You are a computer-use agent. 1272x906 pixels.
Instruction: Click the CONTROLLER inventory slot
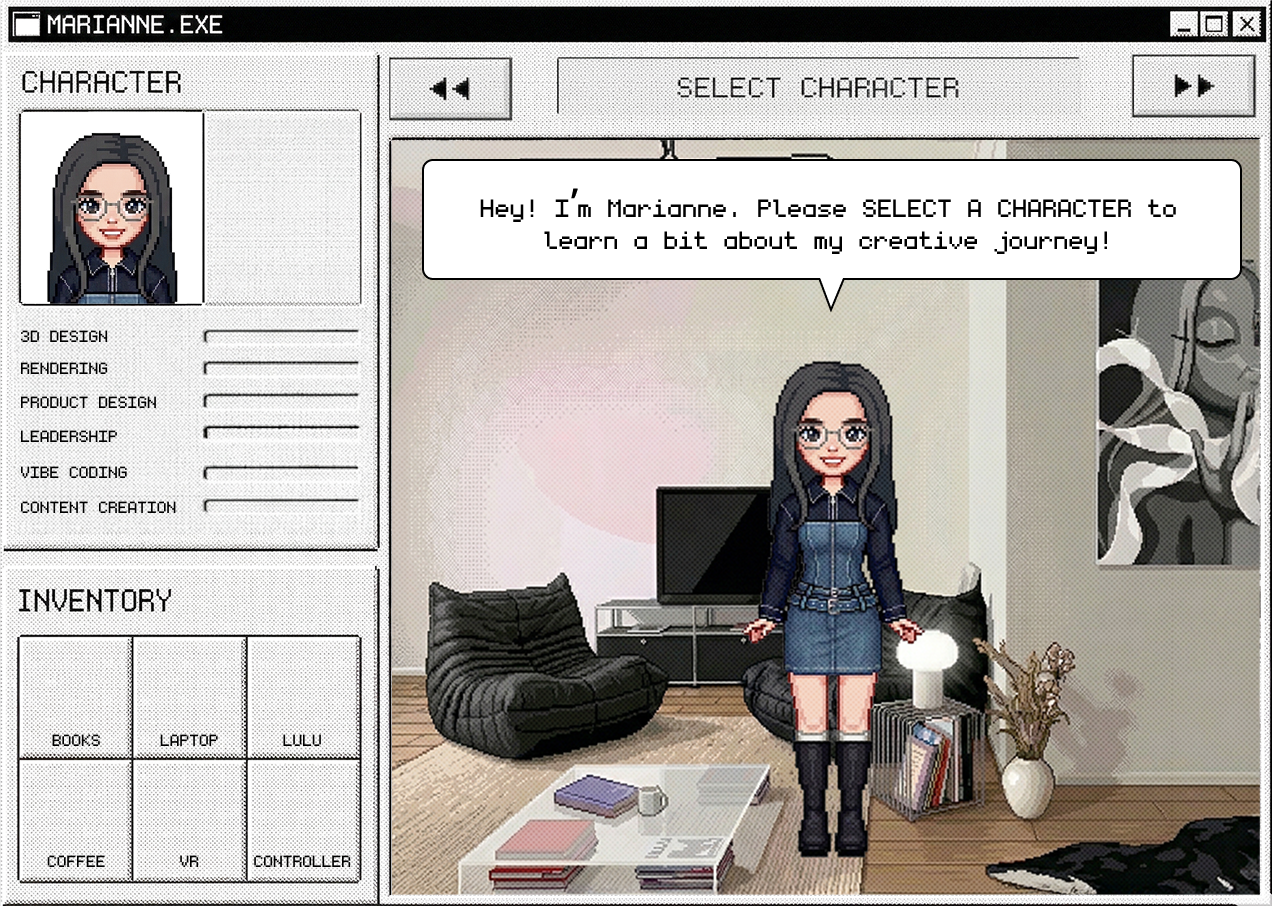click(x=302, y=819)
